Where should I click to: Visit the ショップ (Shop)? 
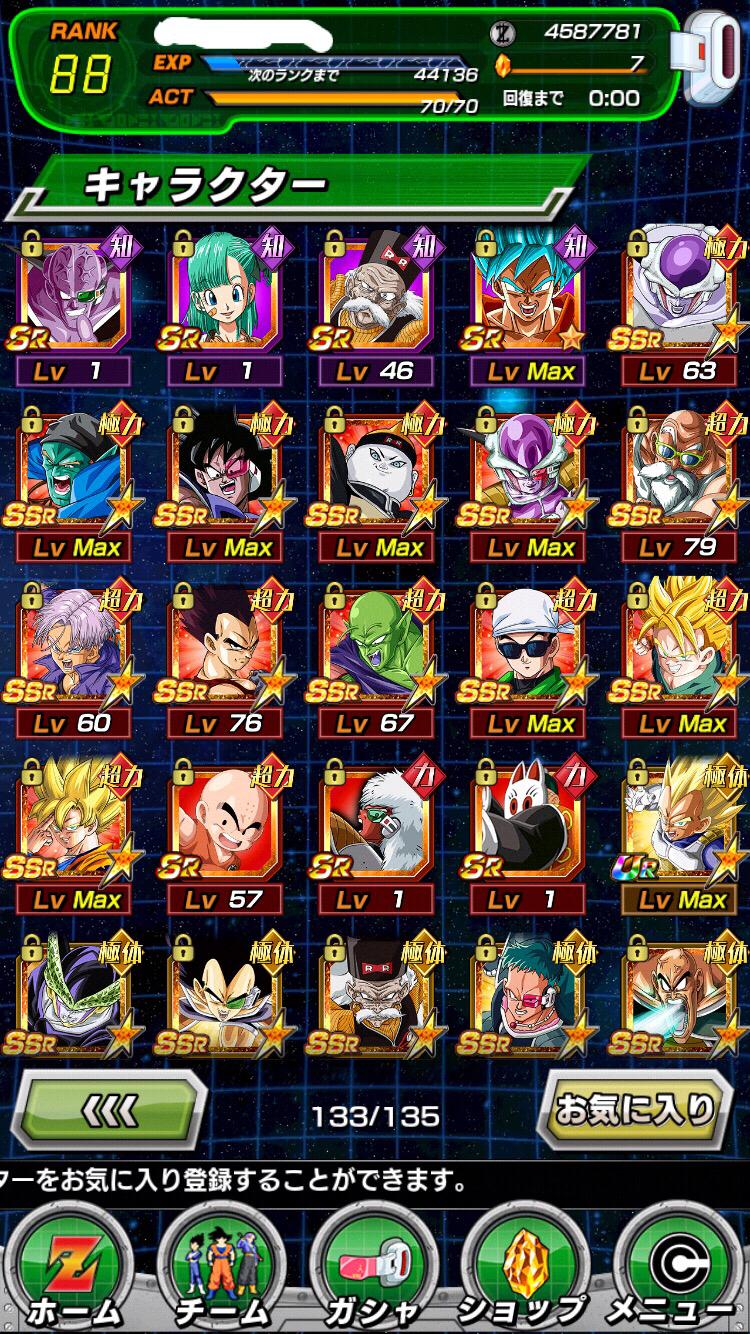[526, 1271]
